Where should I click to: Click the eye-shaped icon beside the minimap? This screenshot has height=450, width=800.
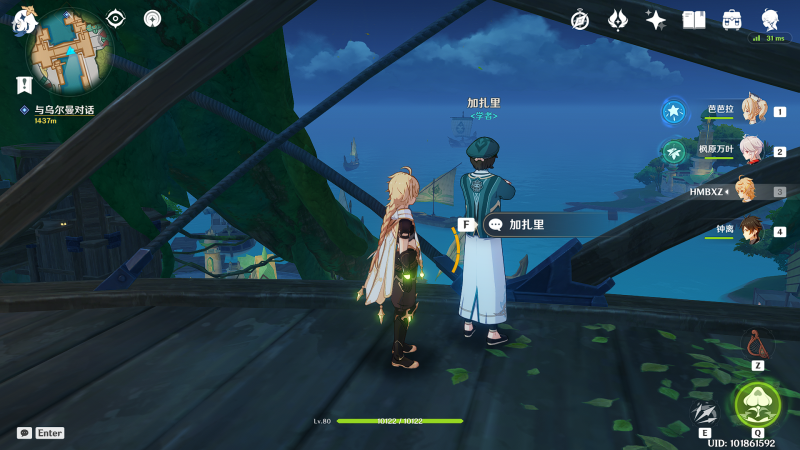coord(116,18)
